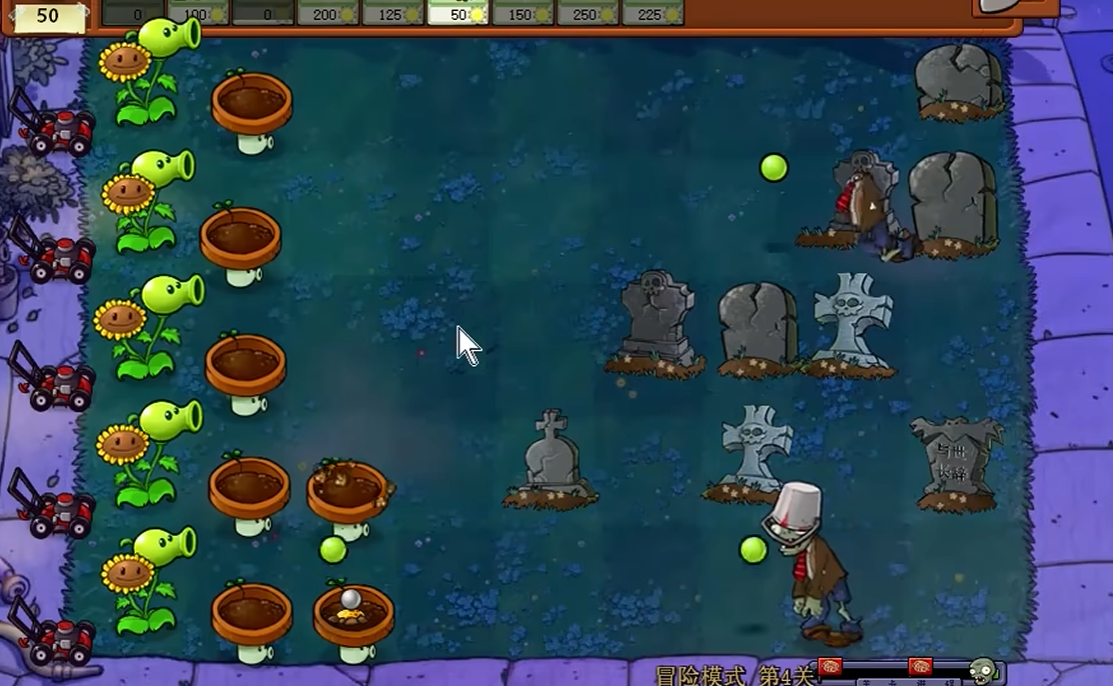Viewport: 1113px width, 686px height.
Task: Choose the 150 sun seed packet
Action: coord(522,12)
